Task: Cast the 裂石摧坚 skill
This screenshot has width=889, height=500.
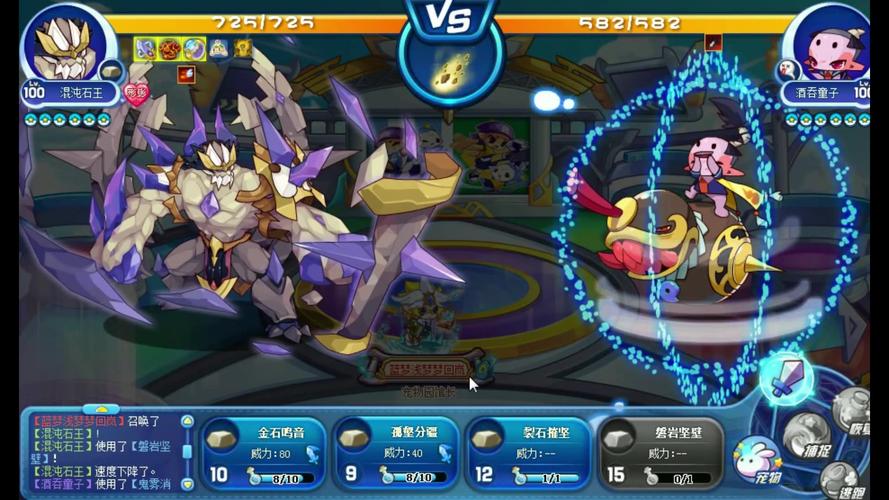Action: coord(527,453)
